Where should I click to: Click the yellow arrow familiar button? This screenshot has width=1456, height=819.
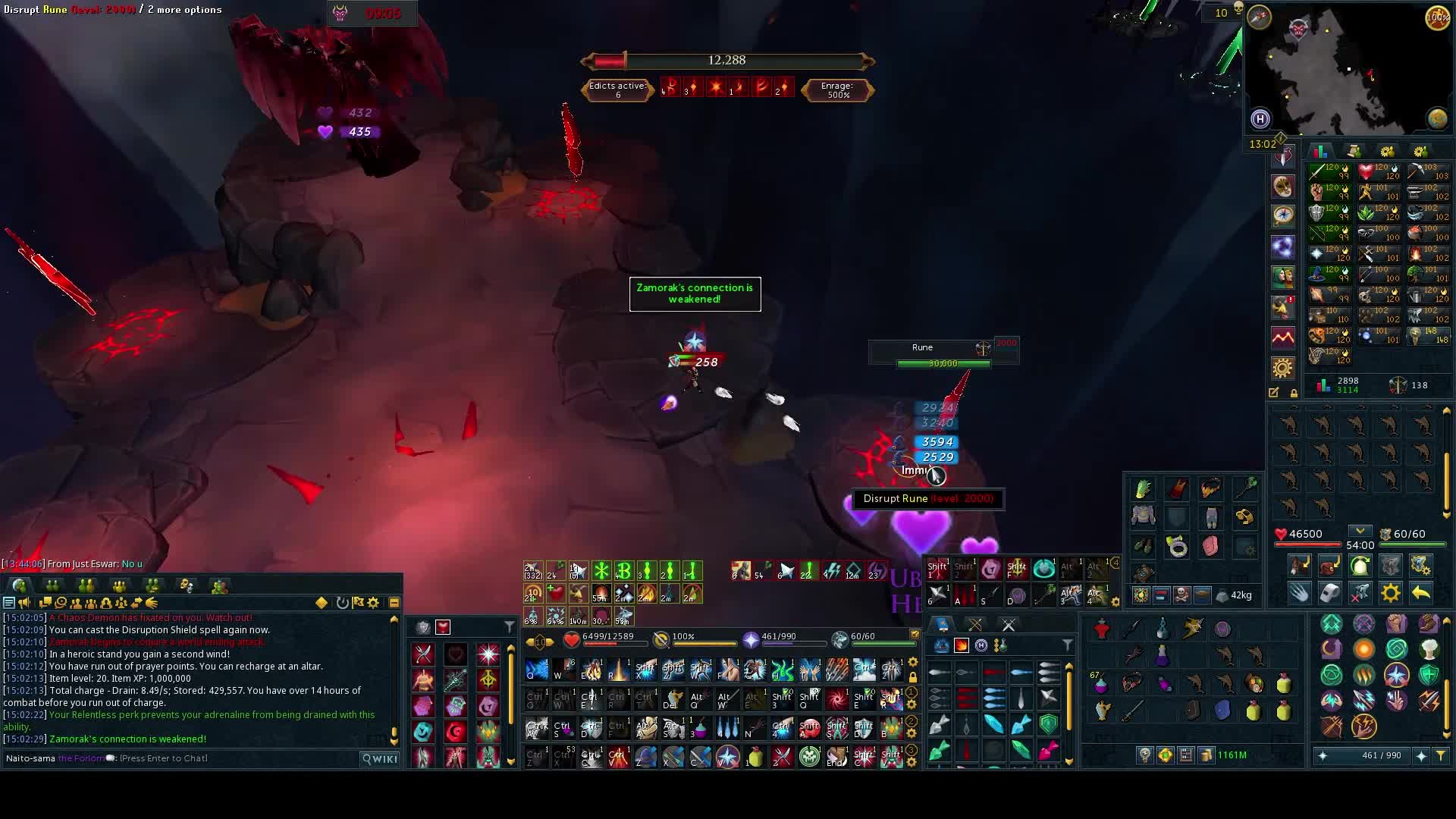point(1421,592)
